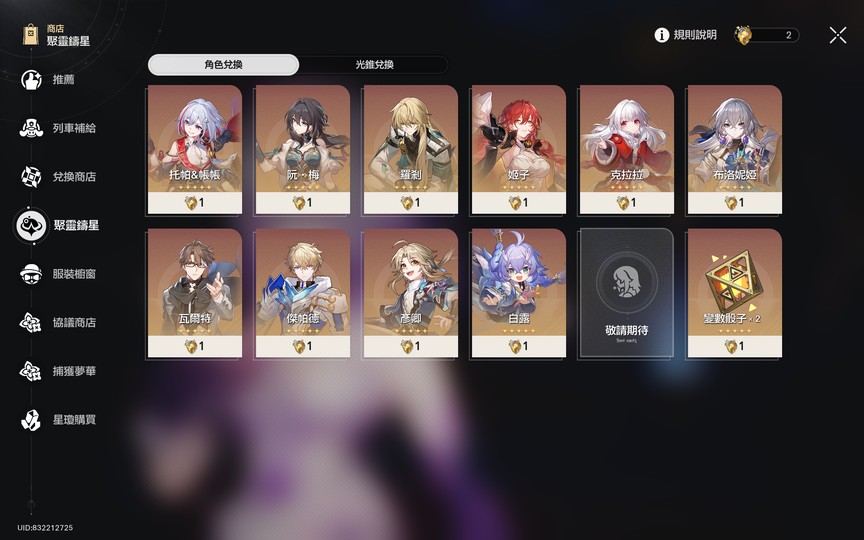Close the shop with the X button
The height and width of the screenshot is (540, 864).
(838, 35)
